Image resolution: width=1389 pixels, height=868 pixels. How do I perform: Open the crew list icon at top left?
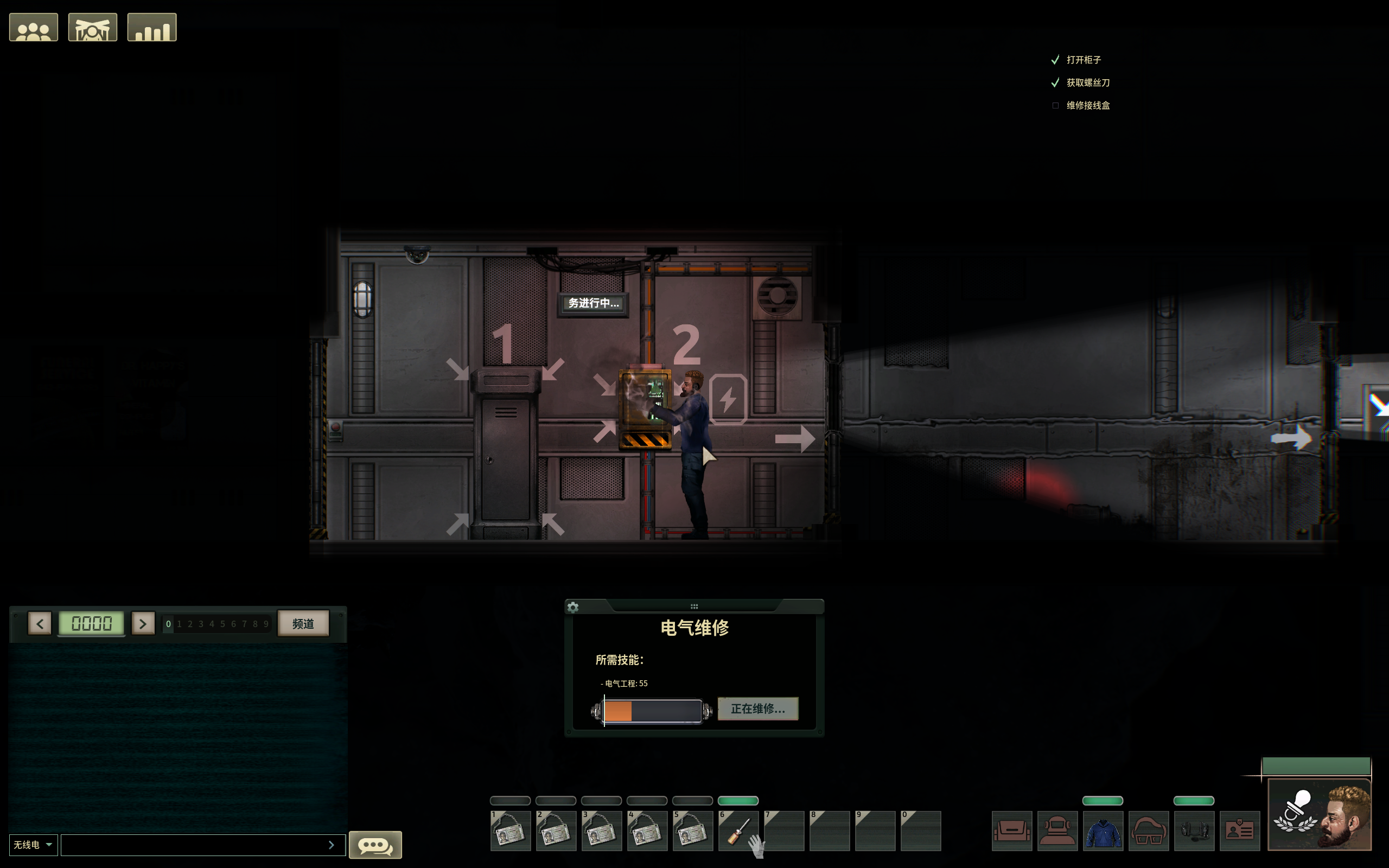coord(33,27)
